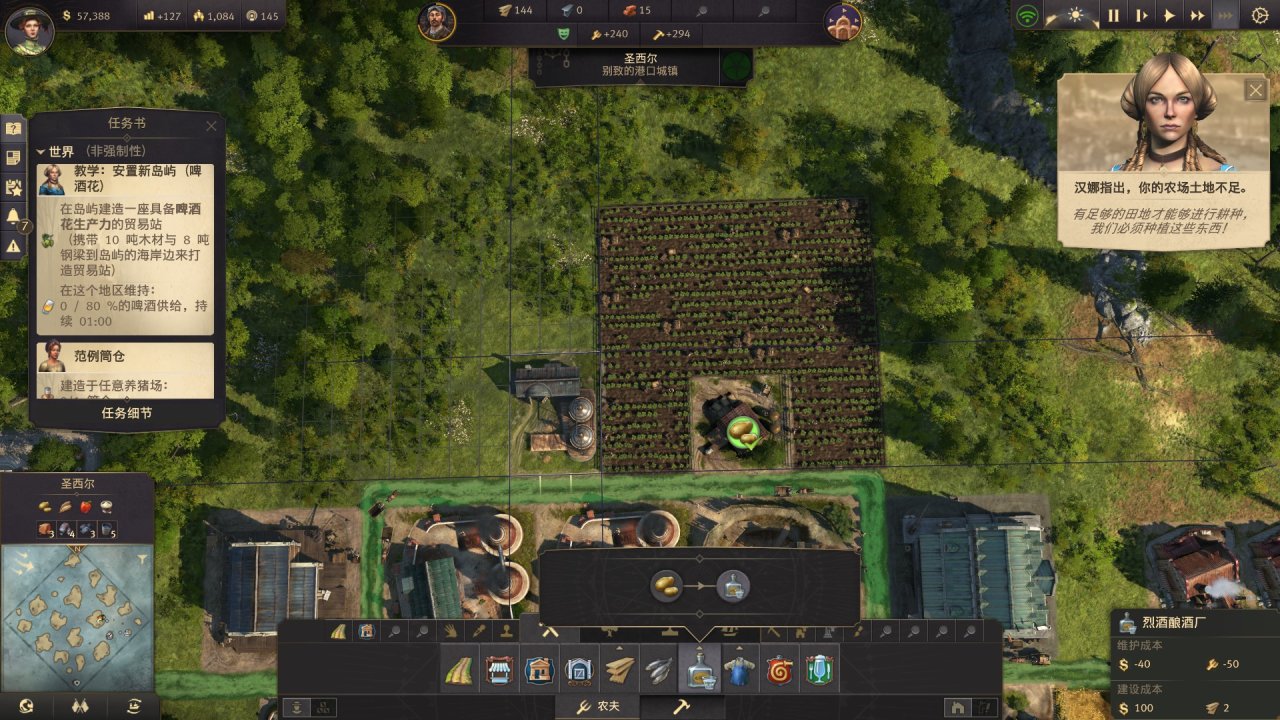
Task: Open the warning triangle notifications tab
Action: click(14, 245)
